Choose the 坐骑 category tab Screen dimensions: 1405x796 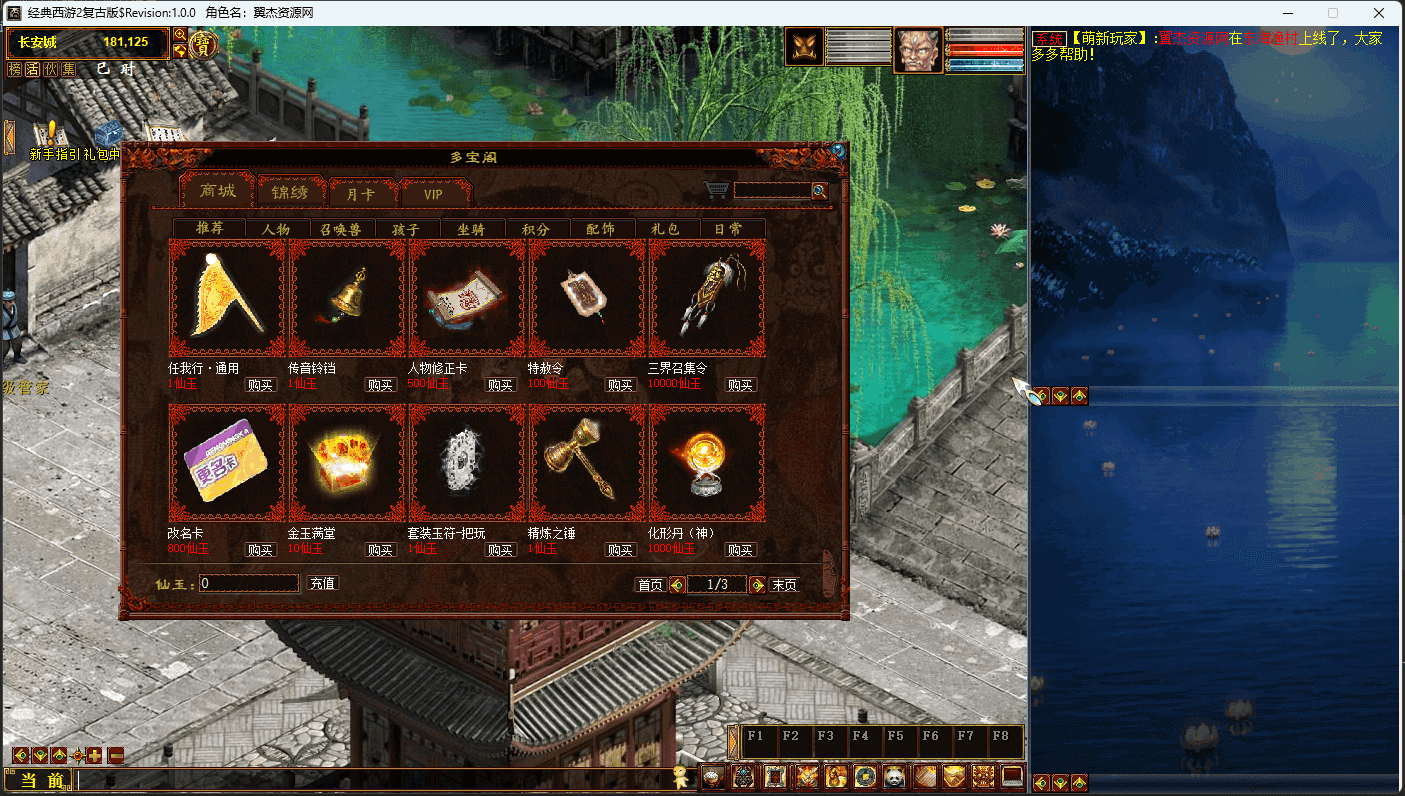coord(471,229)
